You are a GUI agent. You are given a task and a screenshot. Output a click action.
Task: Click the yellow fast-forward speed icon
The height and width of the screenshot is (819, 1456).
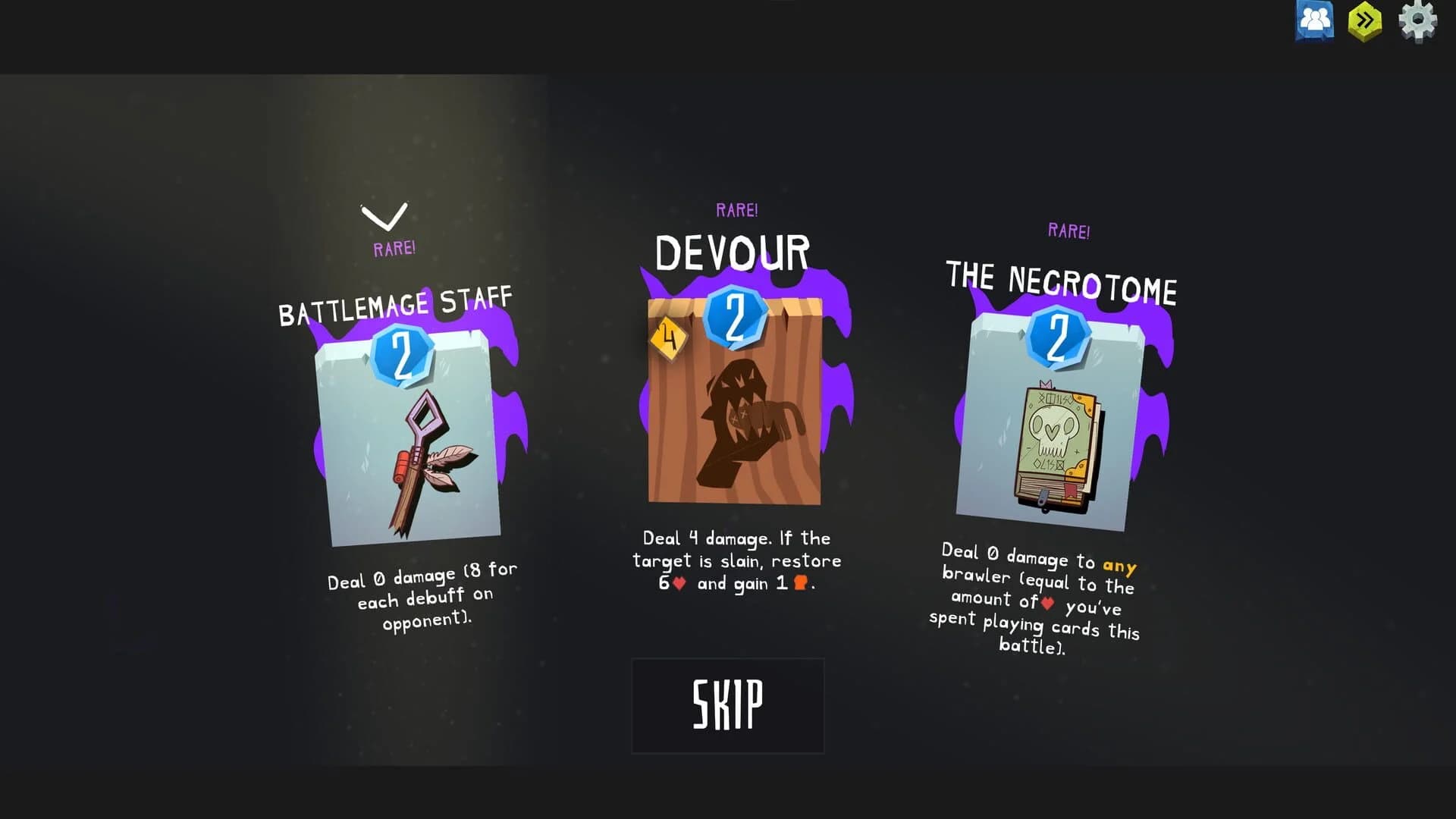coord(1363,21)
